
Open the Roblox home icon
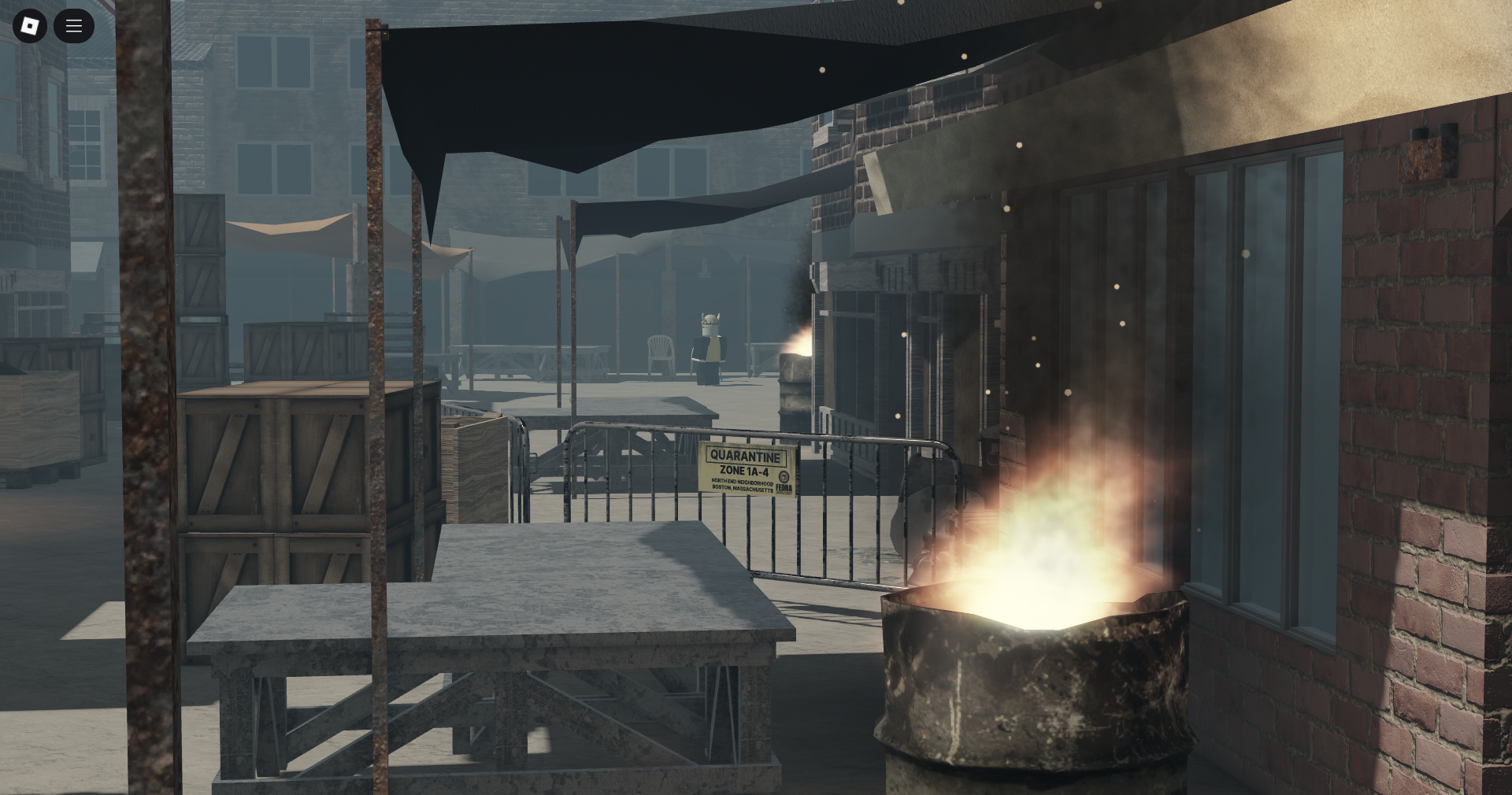point(29,26)
